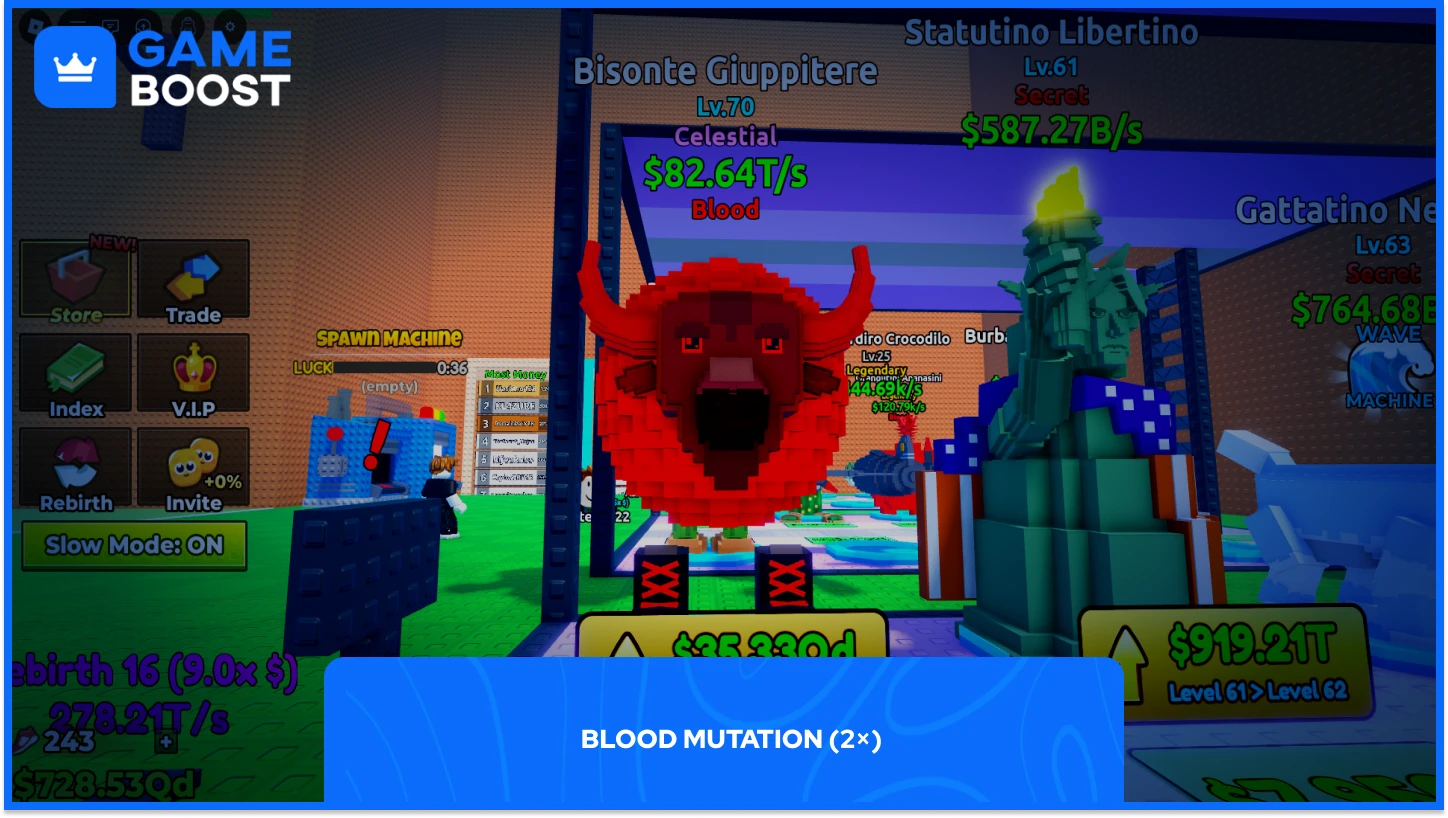Open the V.I.P crown menu
Screen dimensions: 1448x818
193,375
